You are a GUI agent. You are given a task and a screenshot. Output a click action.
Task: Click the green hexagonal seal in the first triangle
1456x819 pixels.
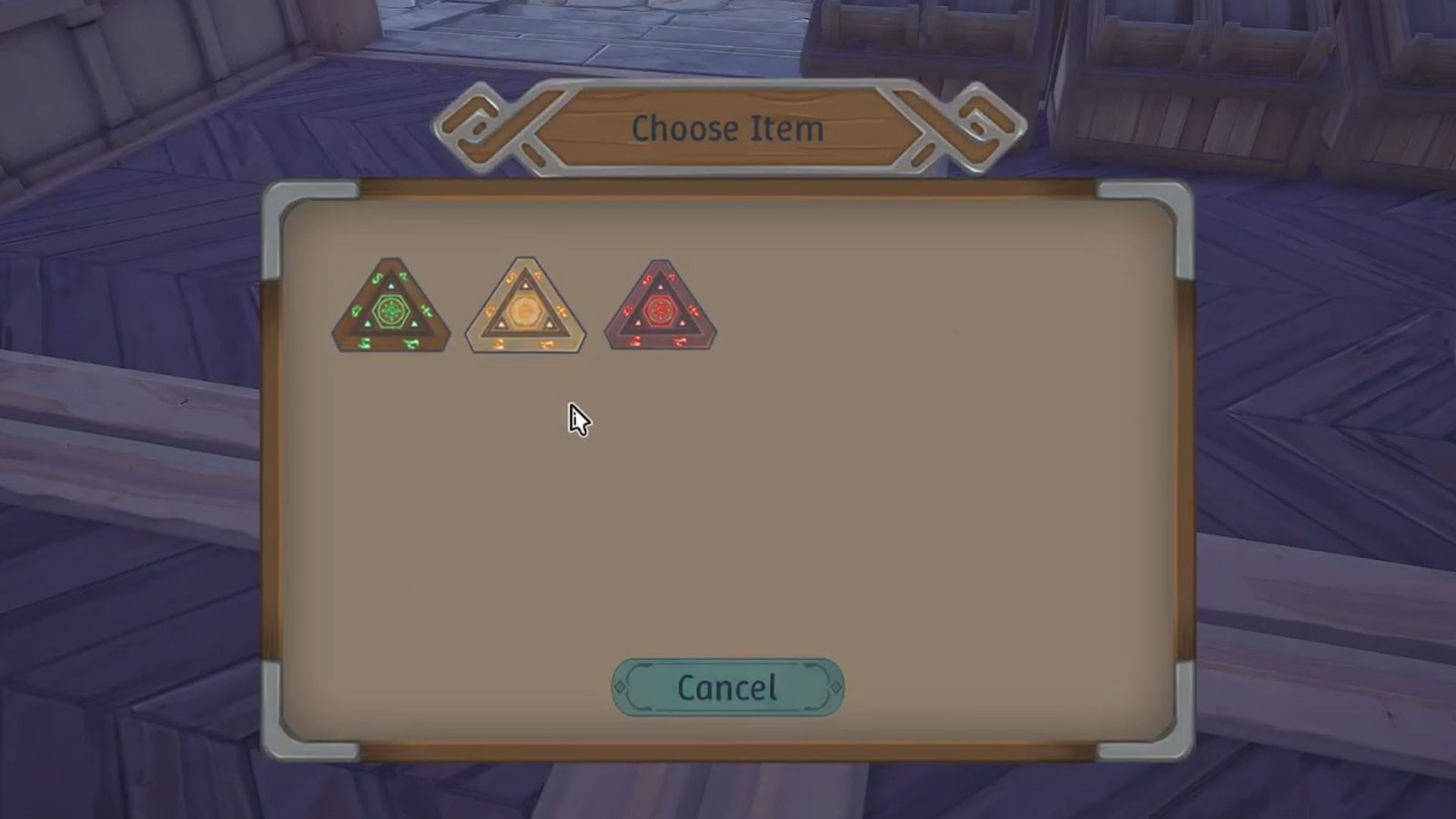click(391, 310)
